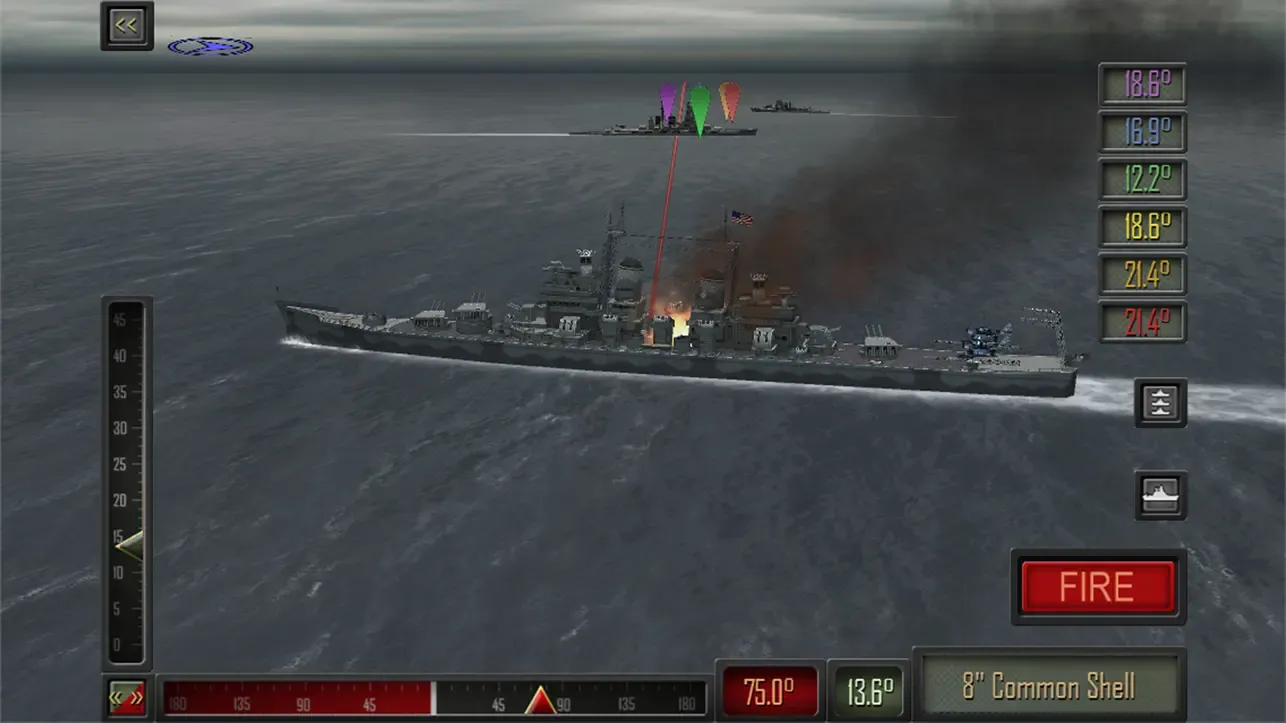Click the double-arrow back button

(127, 26)
